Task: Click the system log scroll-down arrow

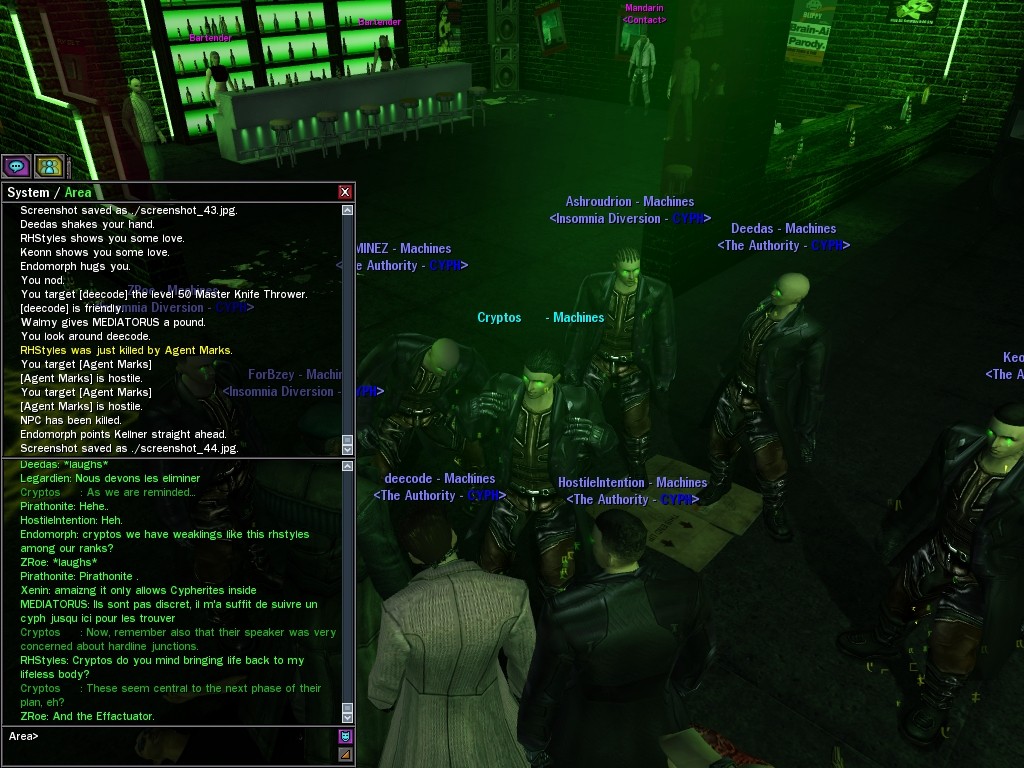Action: pyautogui.click(x=347, y=449)
